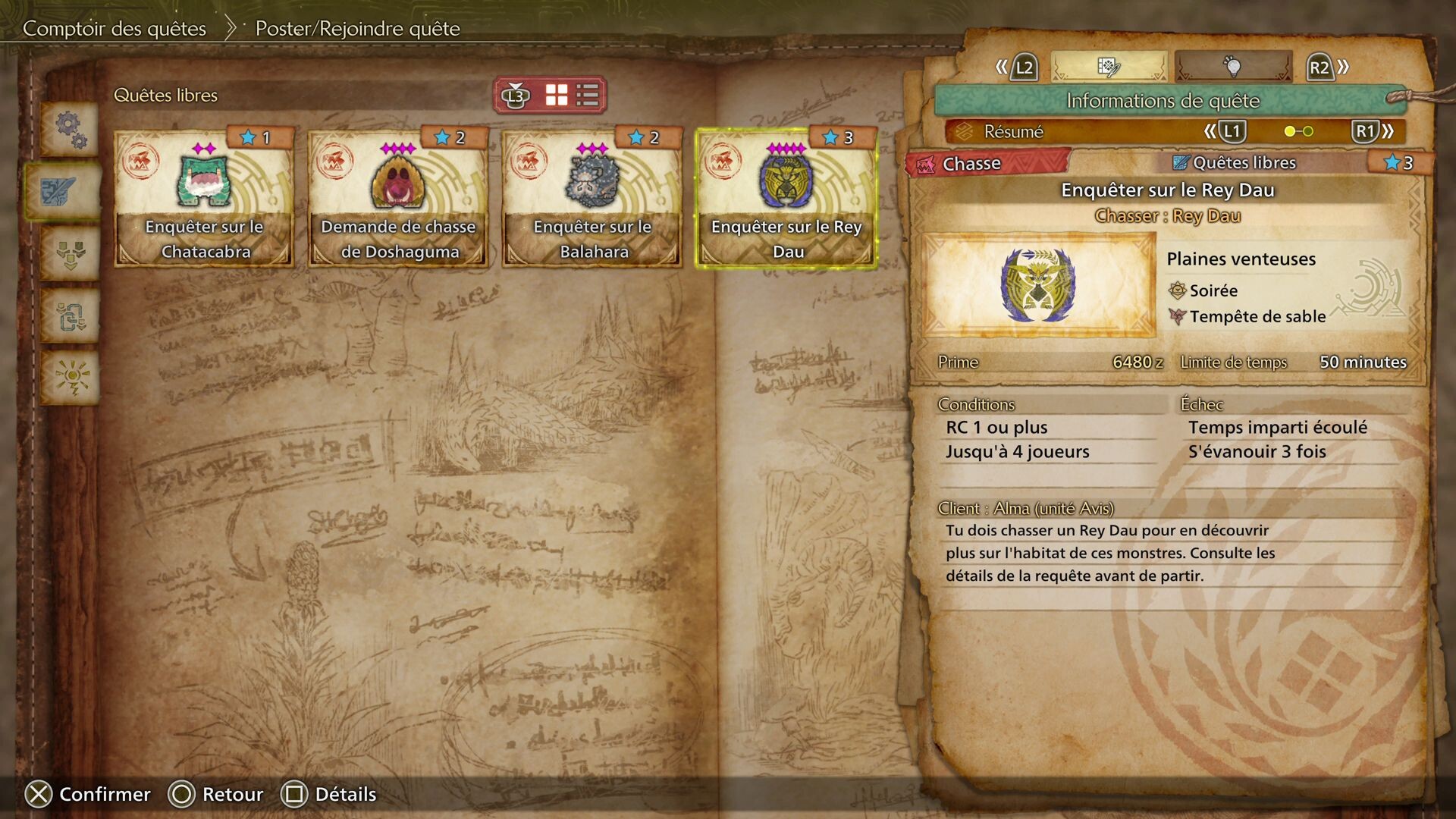
Task: Choose the Doshaguma hunt request quest
Action: (398, 199)
